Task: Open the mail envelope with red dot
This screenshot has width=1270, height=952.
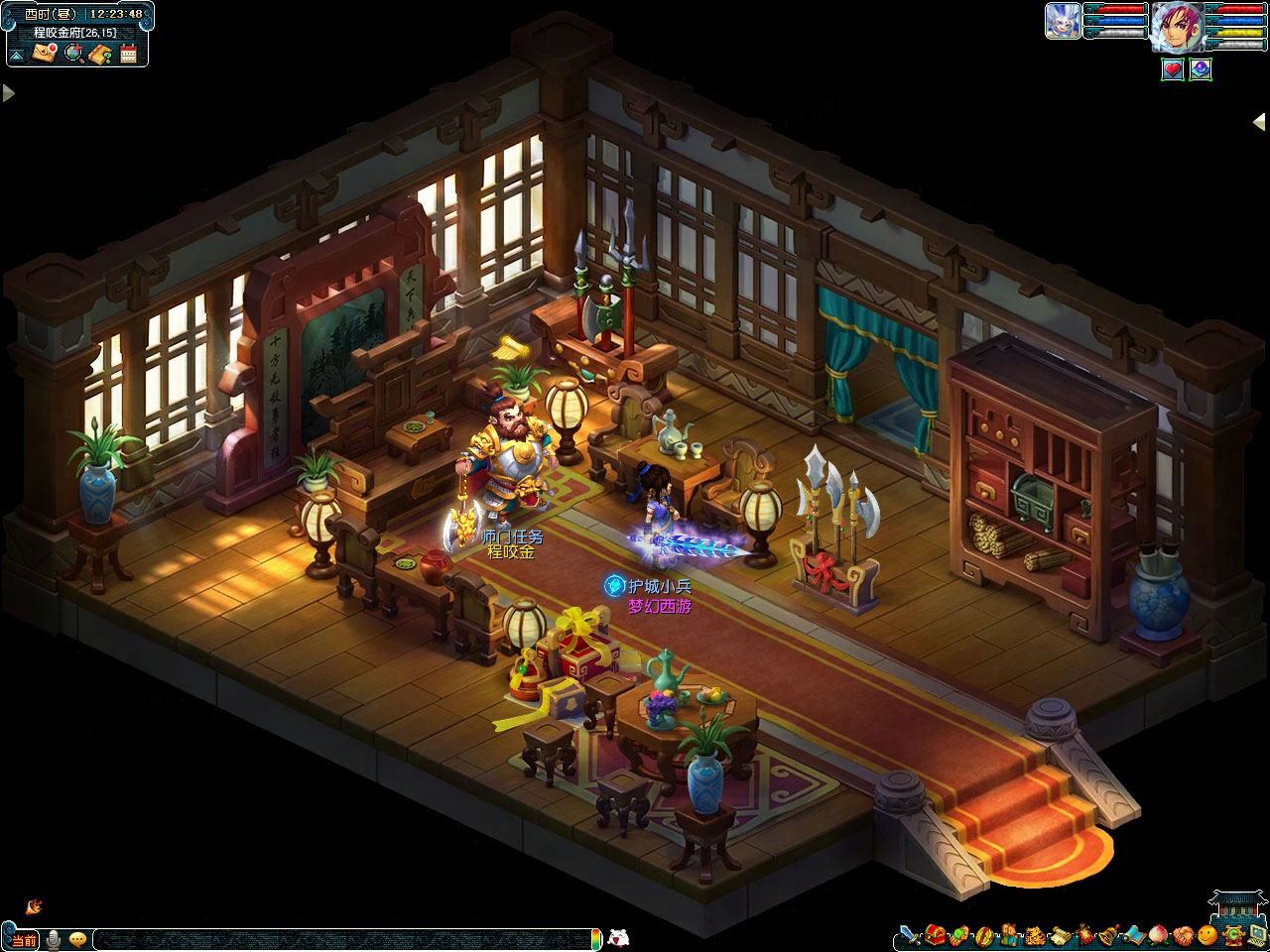Action: click(x=45, y=53)
